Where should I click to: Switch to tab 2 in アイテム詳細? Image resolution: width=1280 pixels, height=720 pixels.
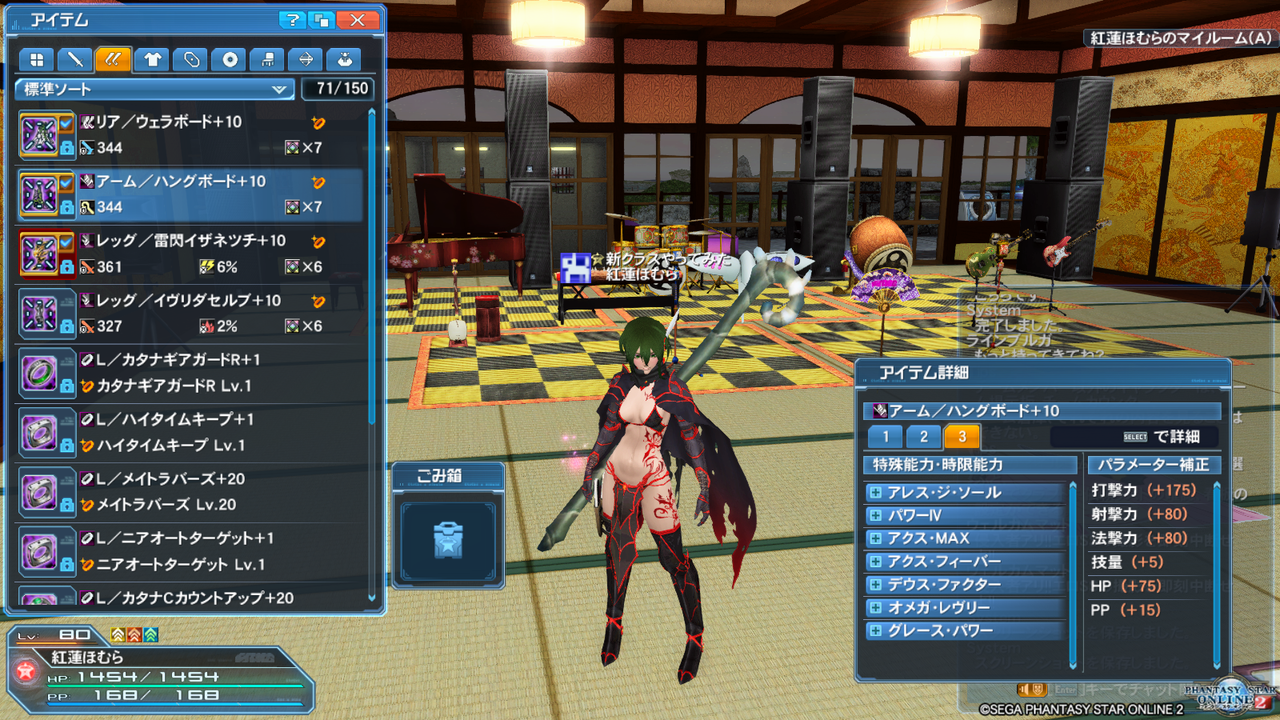pyautogui.click(x=923, y=437)
